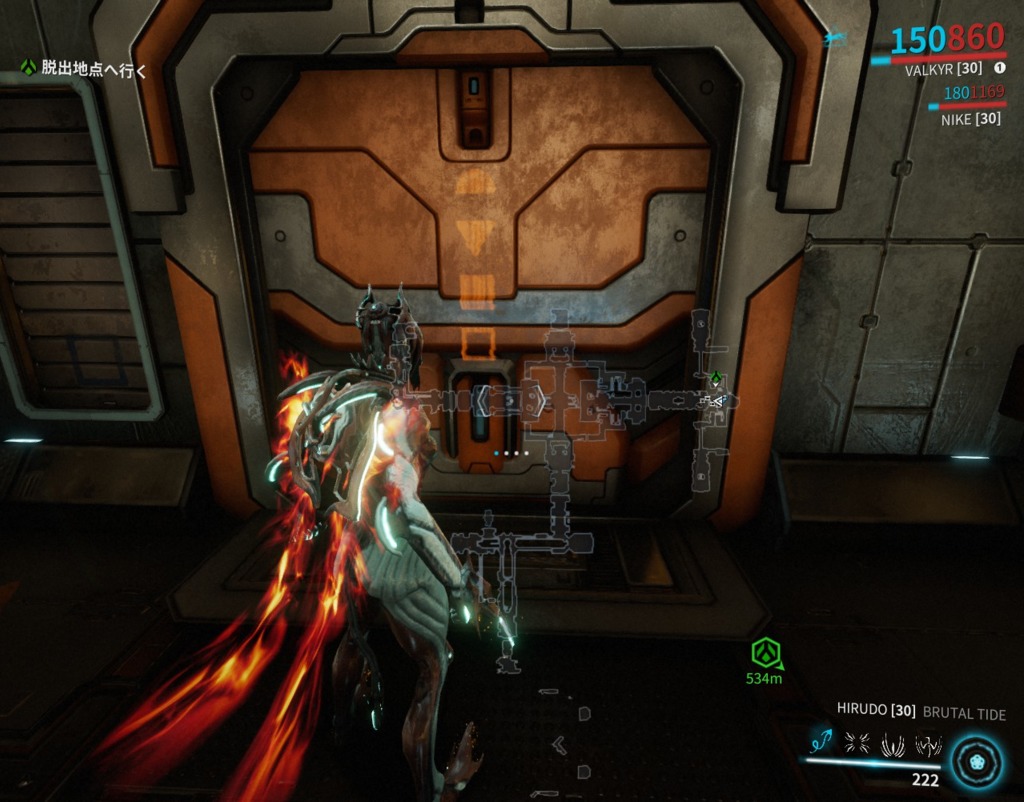Activate the Rip Line ability icon
This screenshot has height=802, width=1024.
[x=821, y=742]
